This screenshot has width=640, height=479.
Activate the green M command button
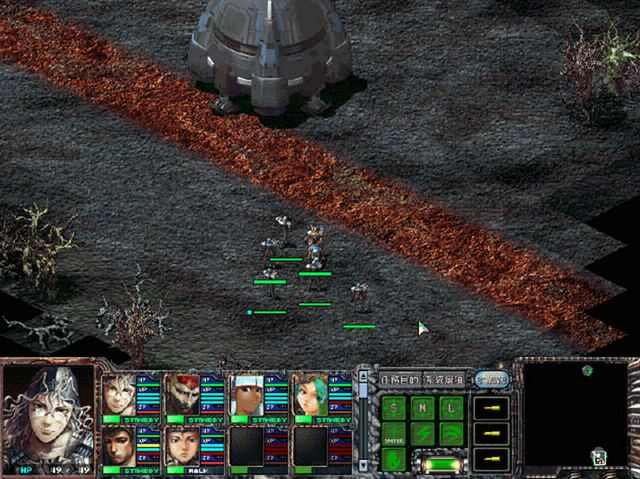coord(424,407)
